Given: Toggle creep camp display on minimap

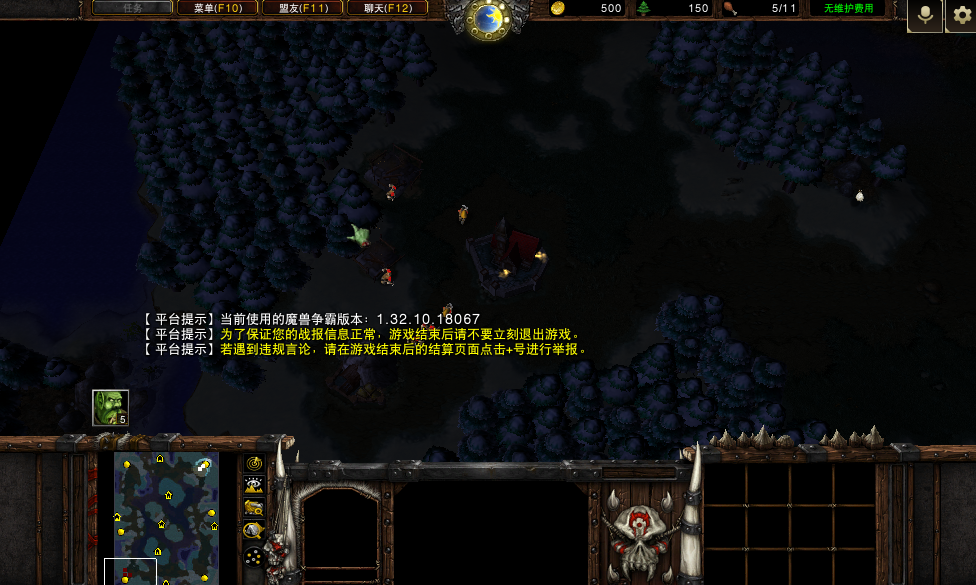Looking at the screenshot, I should pos(254,531).
